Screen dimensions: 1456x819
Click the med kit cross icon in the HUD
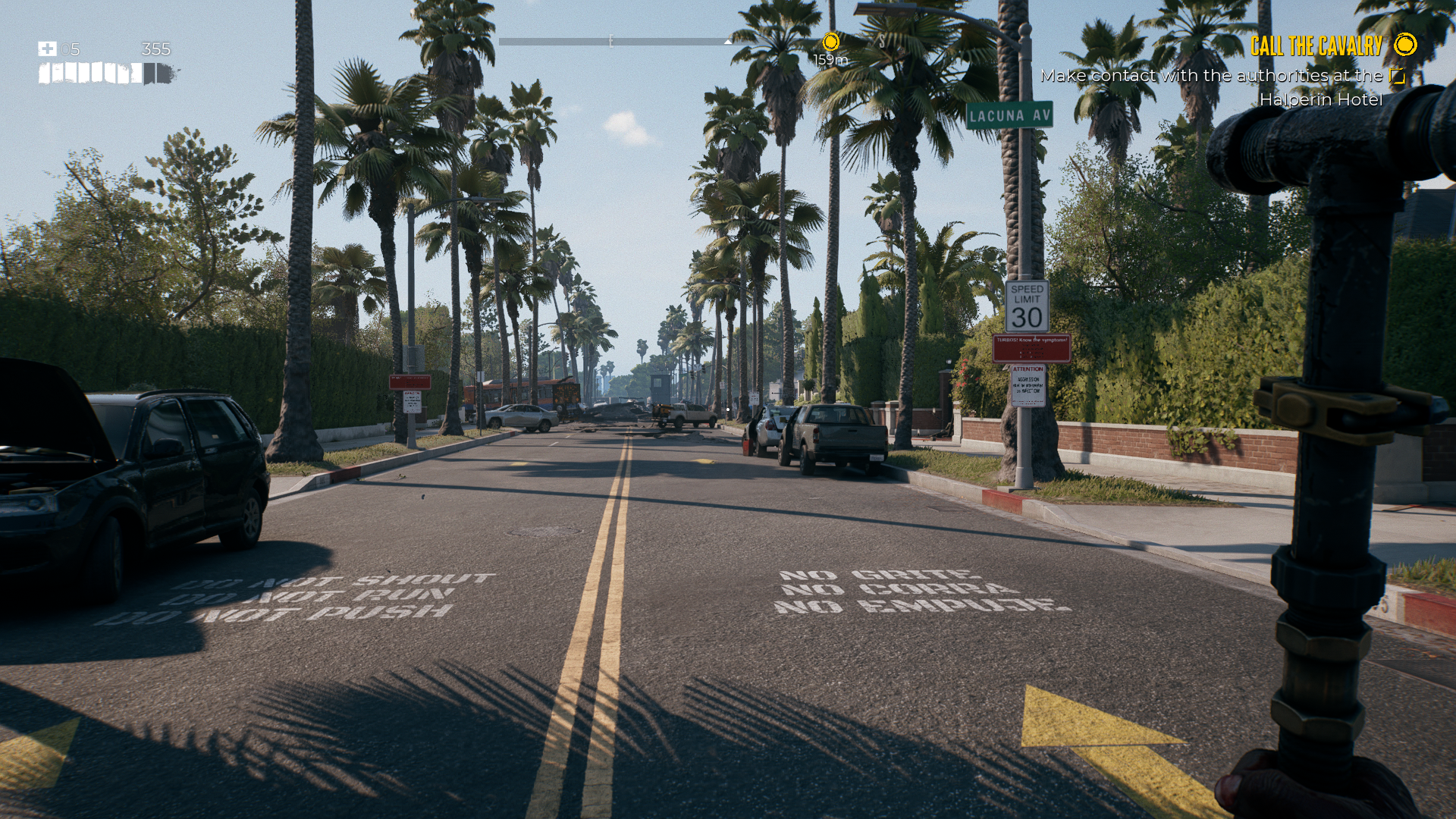point(47,47)
